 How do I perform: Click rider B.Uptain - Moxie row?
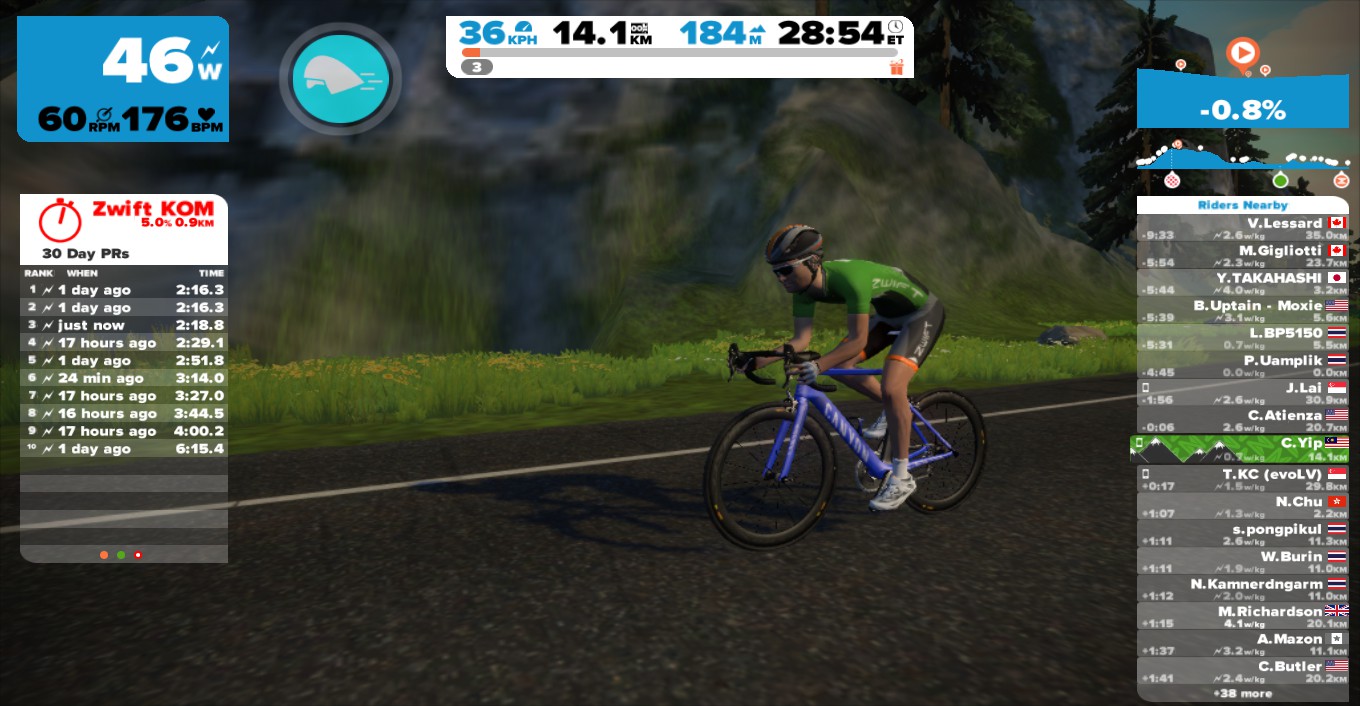pyautogui.click(x=1243, y=310)
